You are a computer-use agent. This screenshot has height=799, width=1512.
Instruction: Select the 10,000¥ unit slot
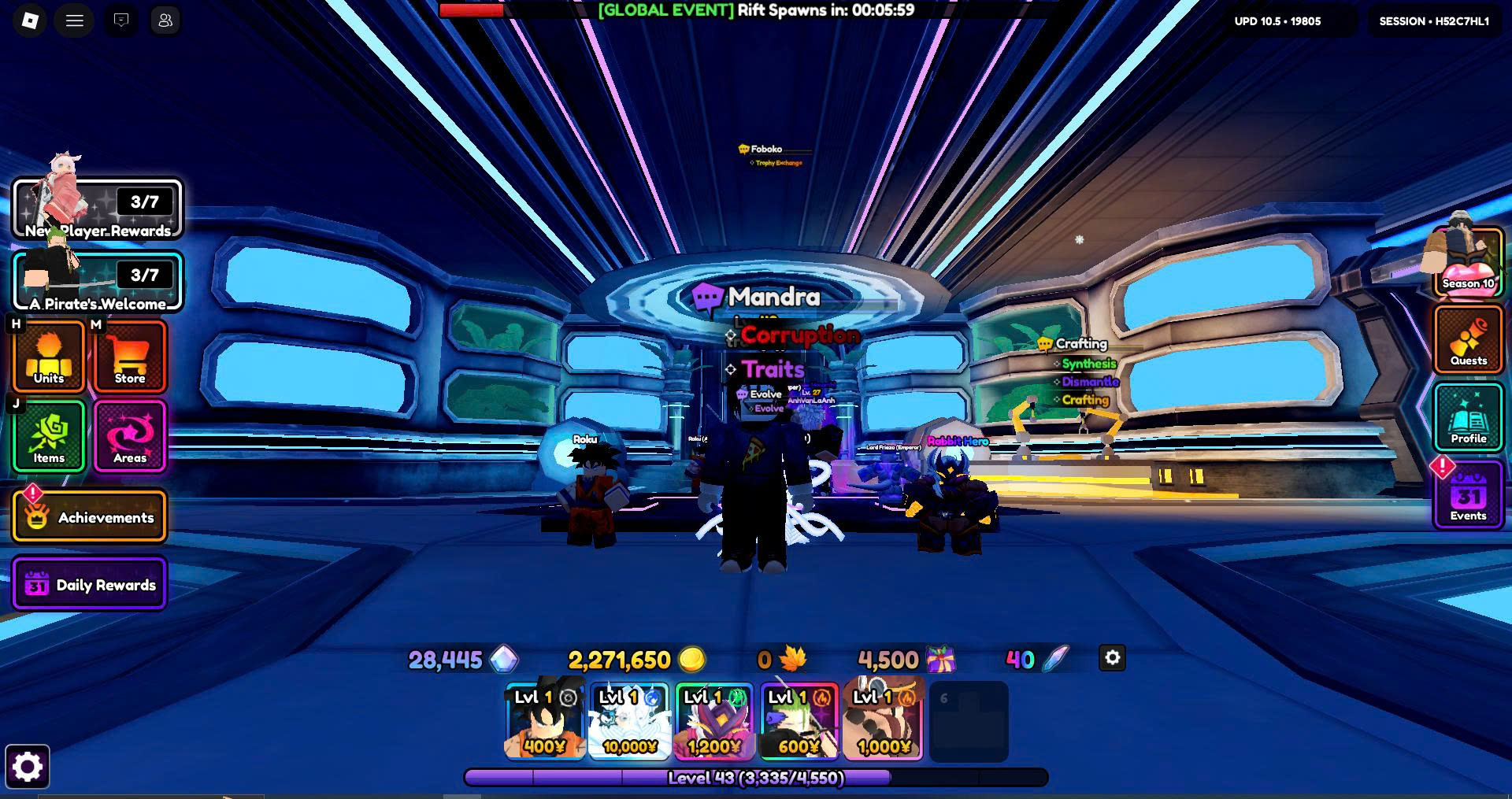pyautogui.click(x=629, y=721)
